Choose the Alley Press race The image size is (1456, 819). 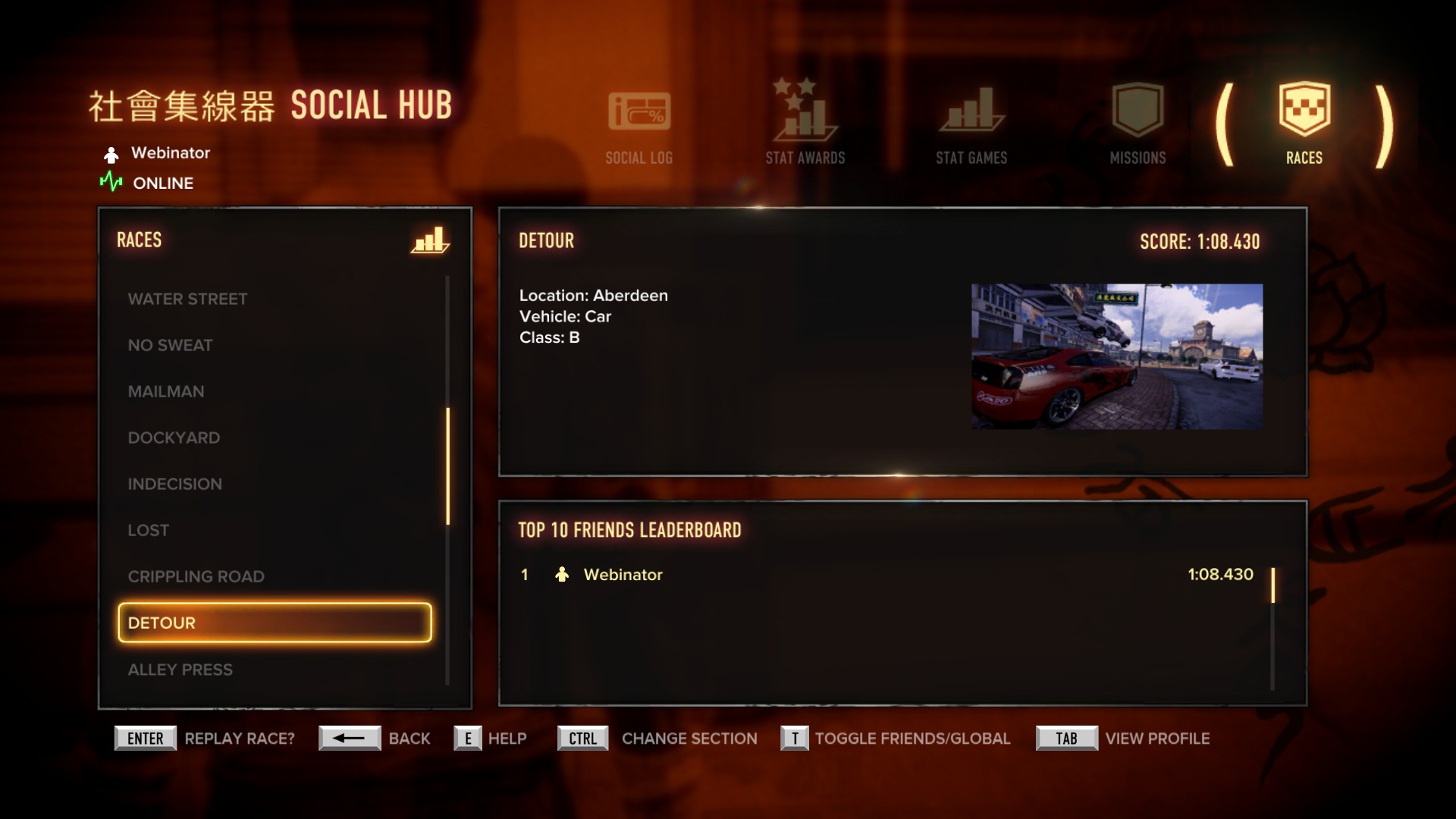(180, 670)
